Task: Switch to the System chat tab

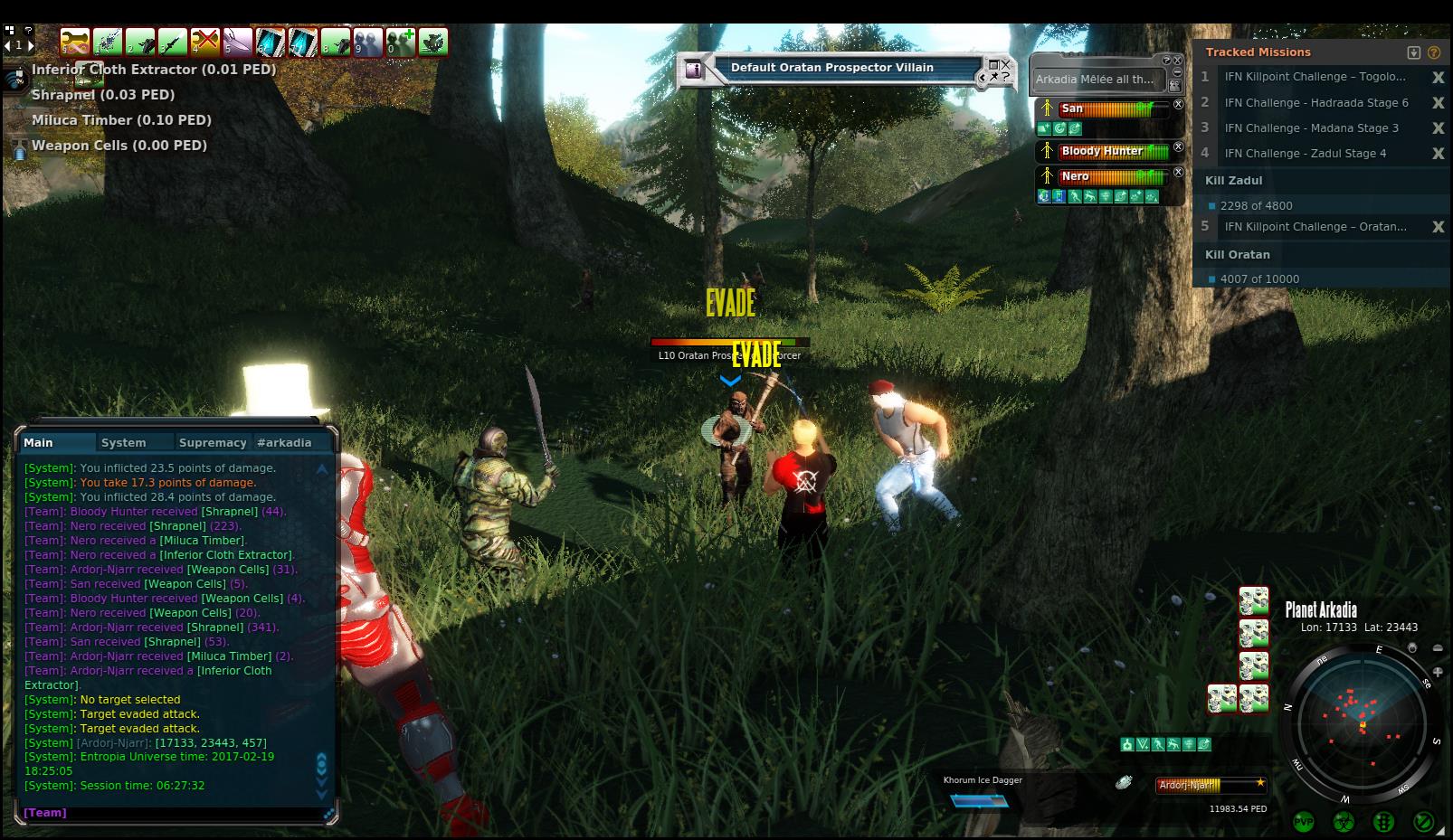Action: coord(124,442)
